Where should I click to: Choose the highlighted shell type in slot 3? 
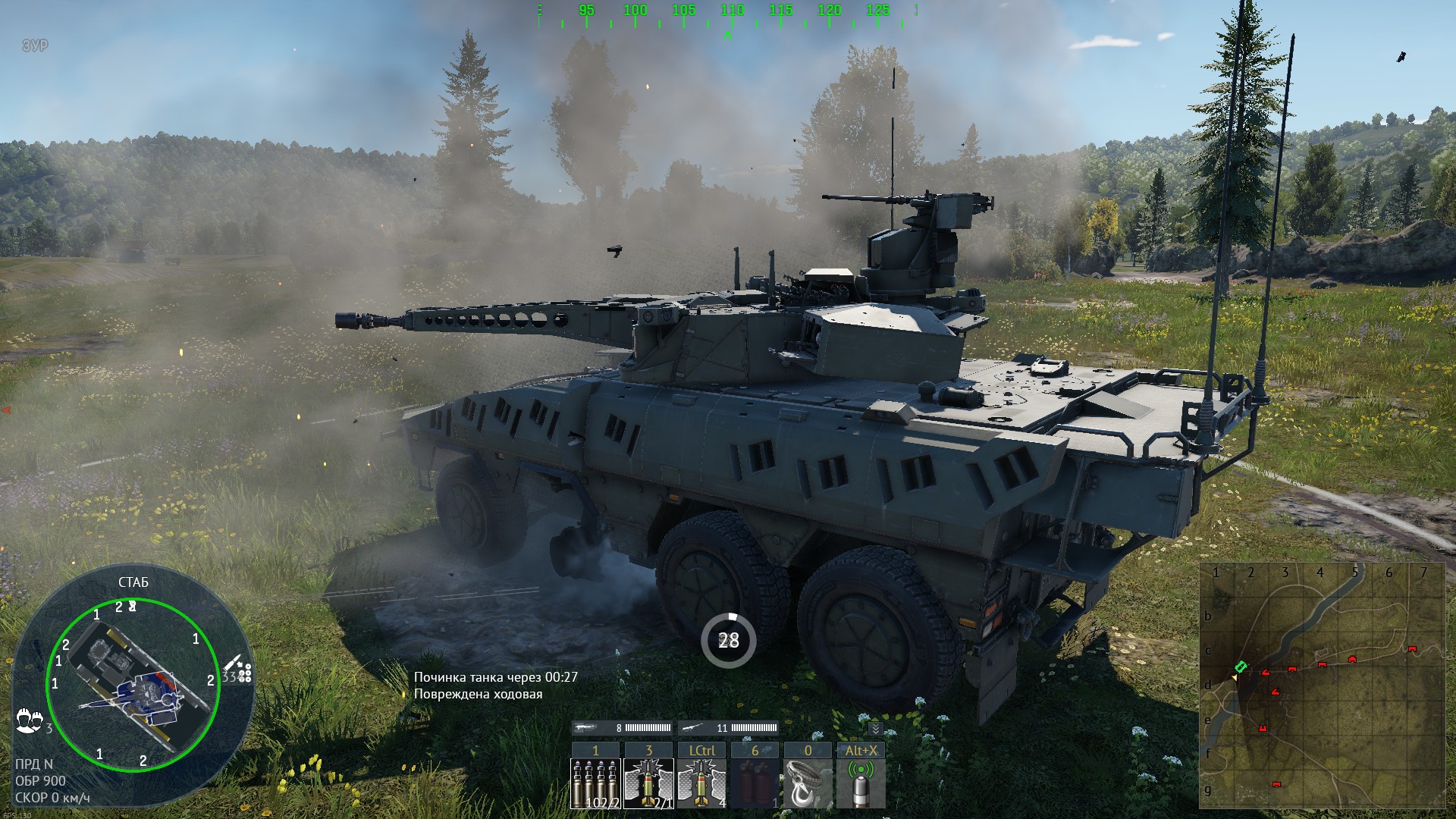(648, 783)
